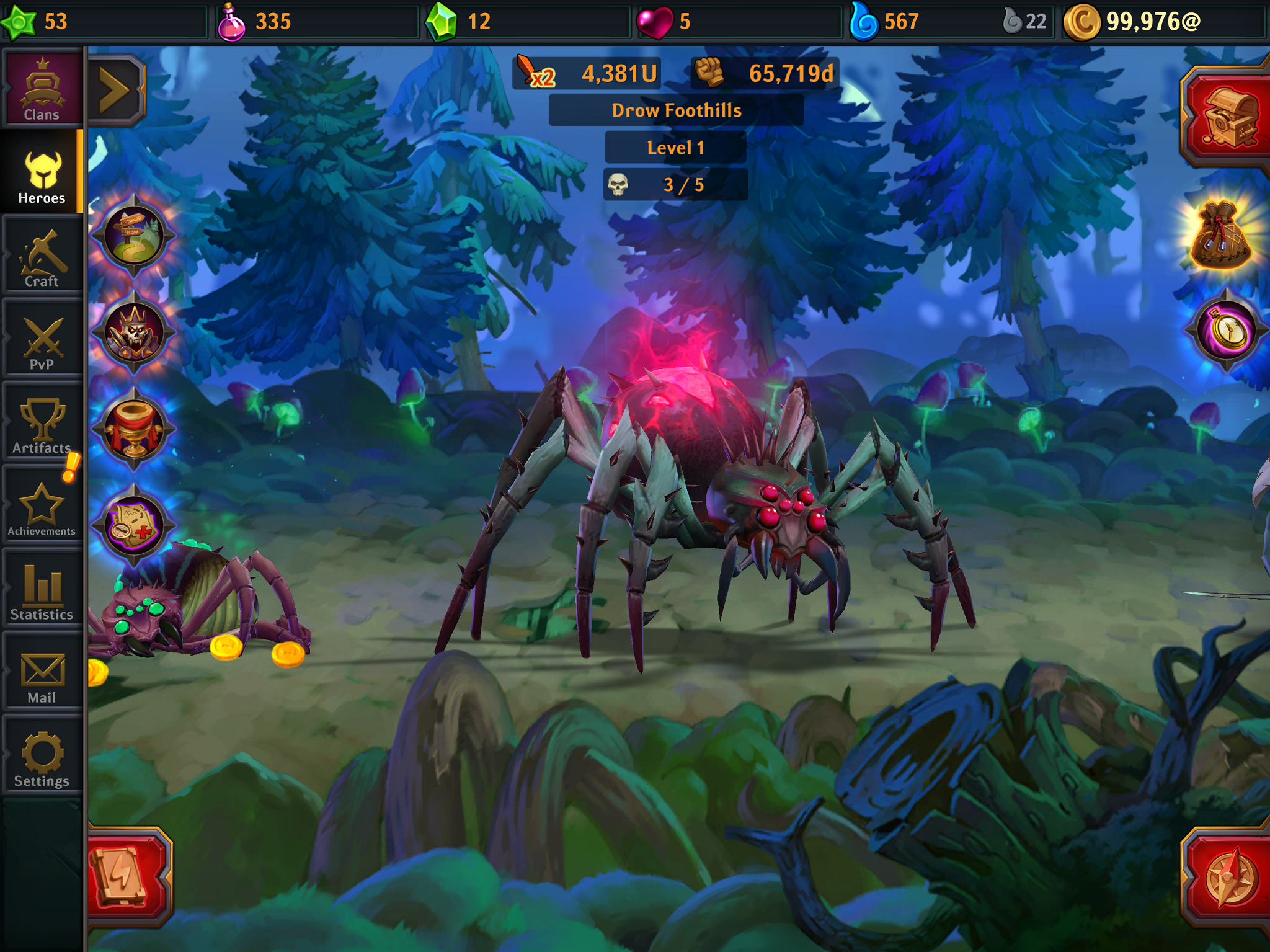This screenshot has width=1270, height=952.
Task: Switch to the Clans tab
Action: tap(42, 87)
